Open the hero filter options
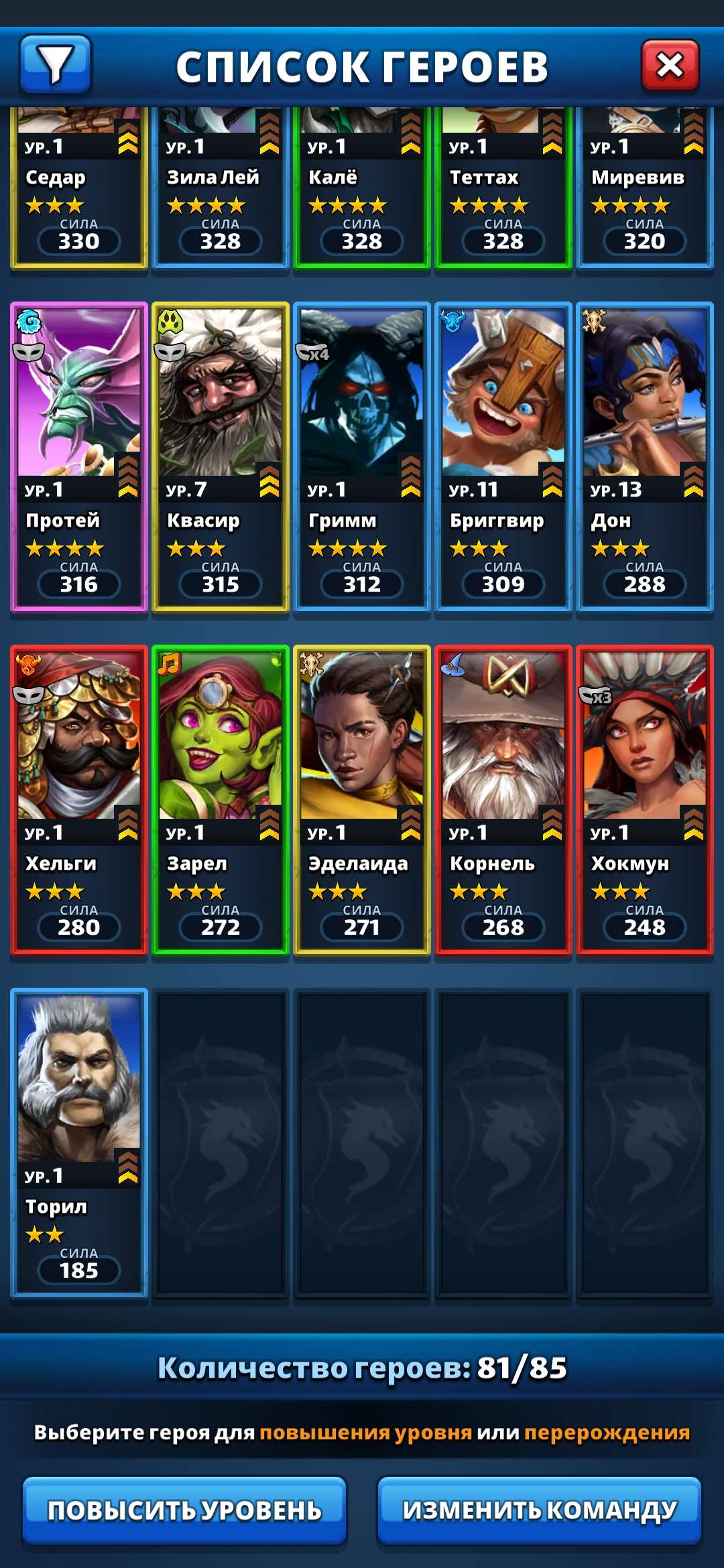The height and width of the screenshot is (1568, 724). 56,64
